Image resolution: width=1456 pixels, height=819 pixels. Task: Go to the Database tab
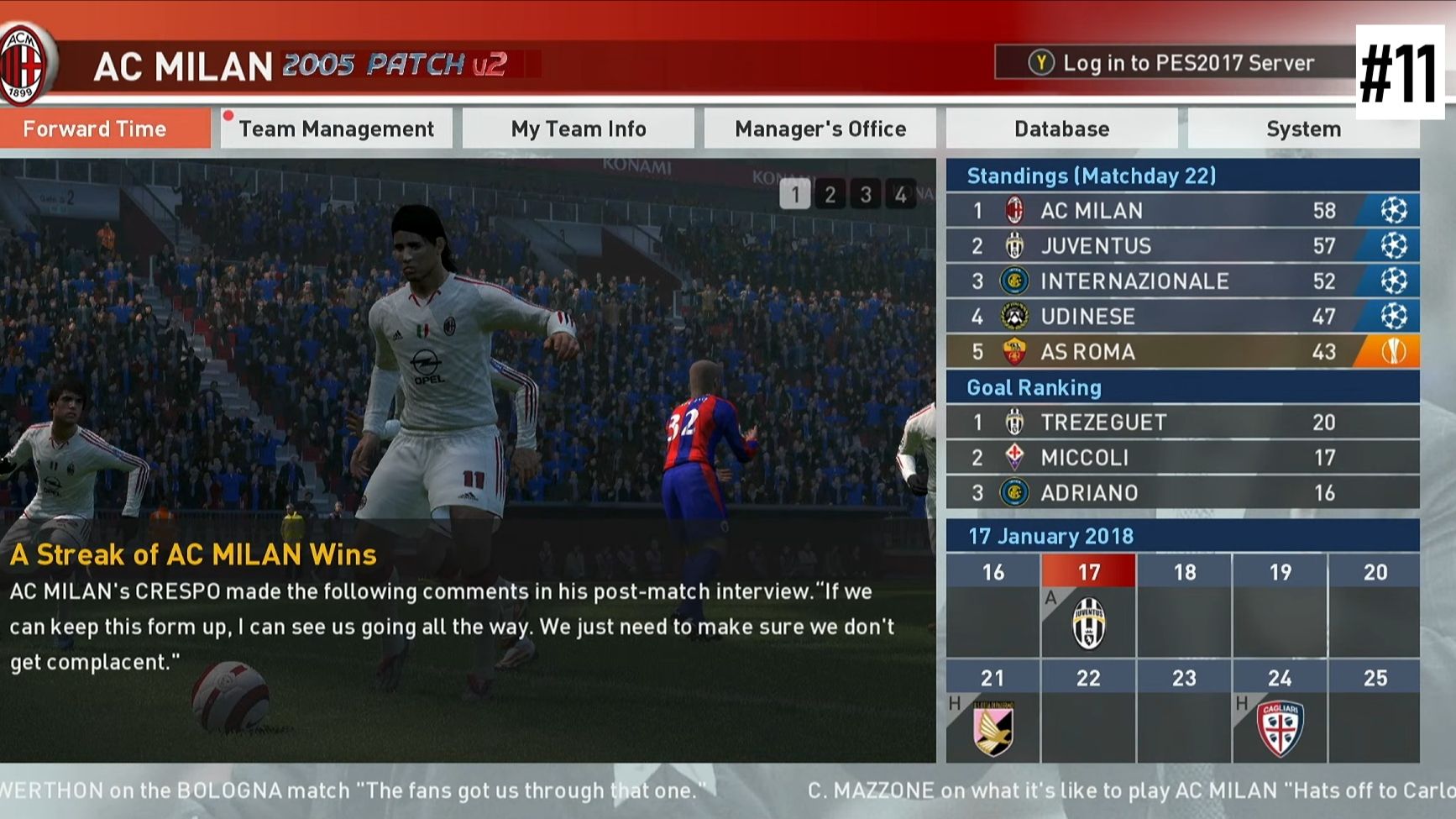point(1061,129)
